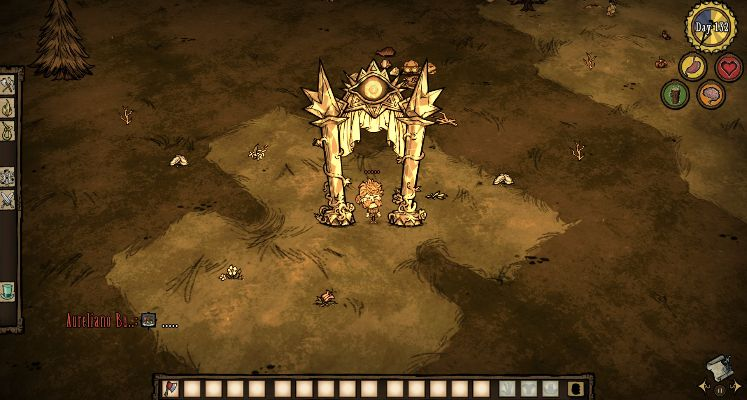The height and width of the screenshot is (400, 747).
Task: Select the body equipment slot
Action: (529, 388)
